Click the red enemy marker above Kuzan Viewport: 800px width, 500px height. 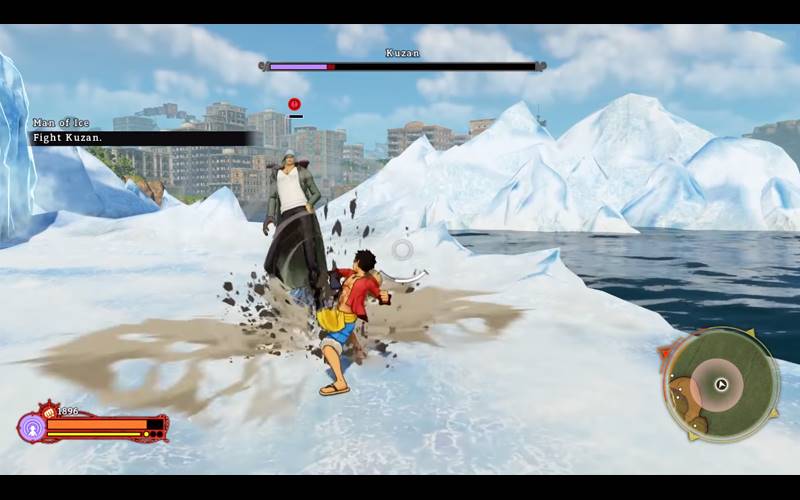tap(294, 104)
